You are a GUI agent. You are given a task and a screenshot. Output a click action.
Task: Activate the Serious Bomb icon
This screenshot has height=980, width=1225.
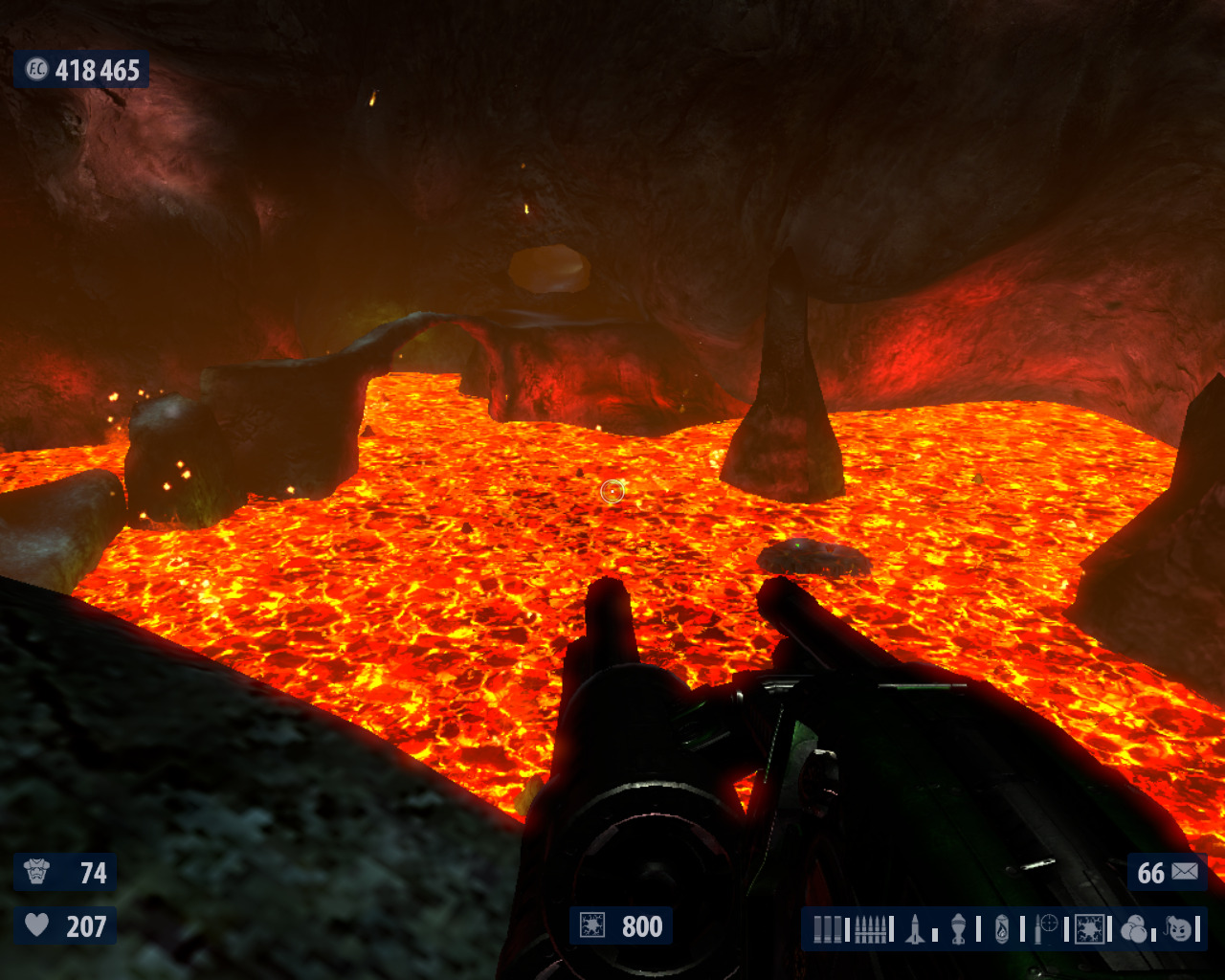tap(1181, 928)
